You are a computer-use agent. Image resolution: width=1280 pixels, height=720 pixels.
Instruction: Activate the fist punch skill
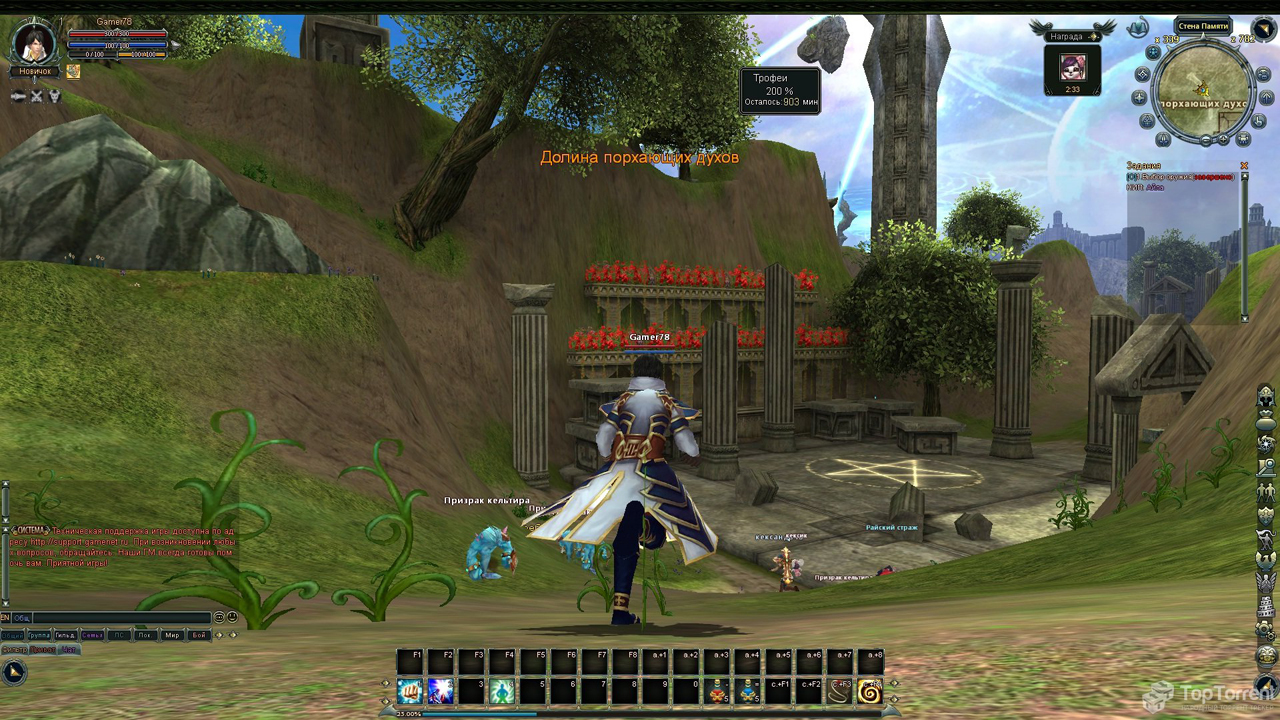coord(410,690)
